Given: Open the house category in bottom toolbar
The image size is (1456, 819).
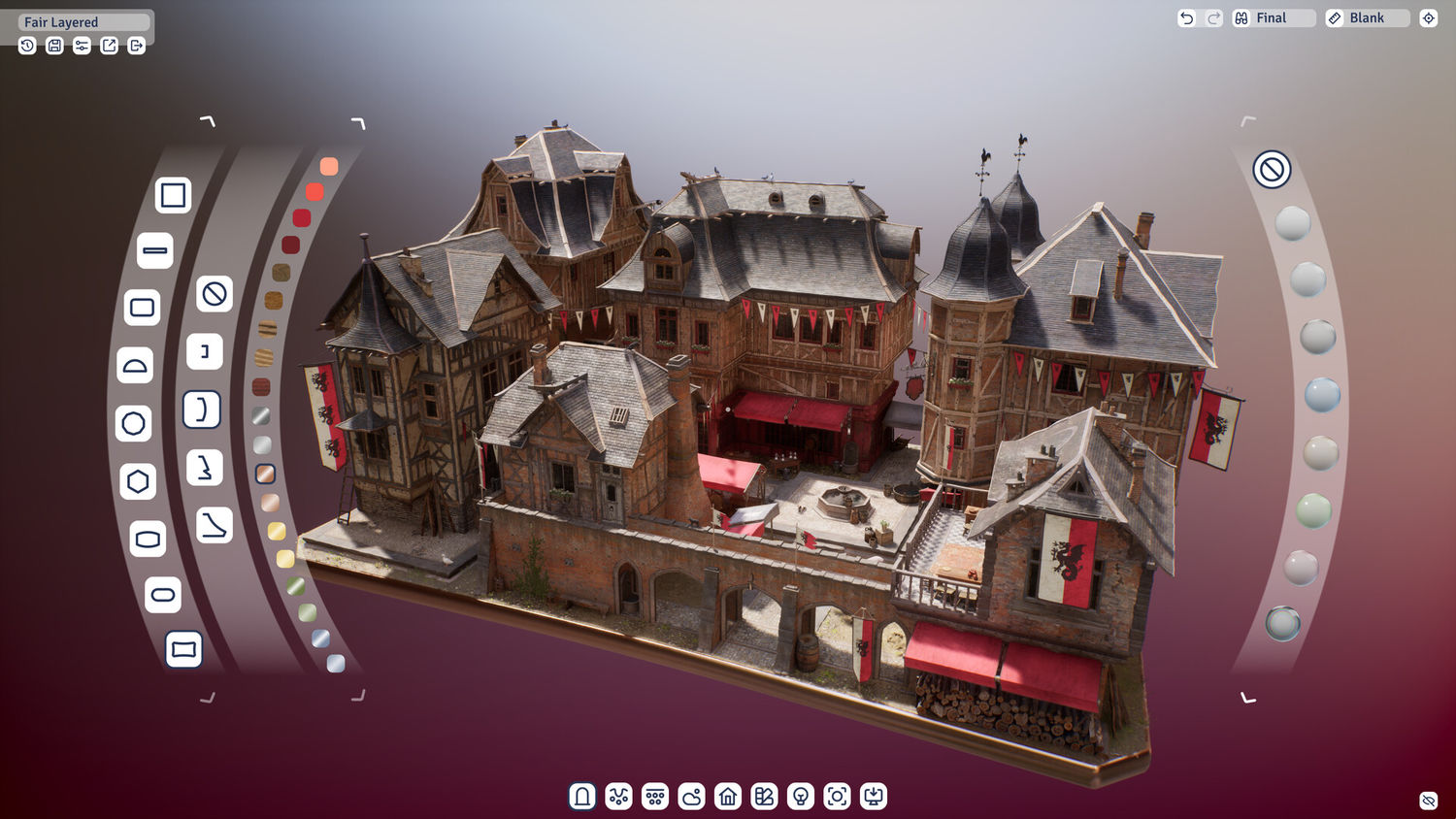Looking at the screenshot, I should click(x=728, y=797).
